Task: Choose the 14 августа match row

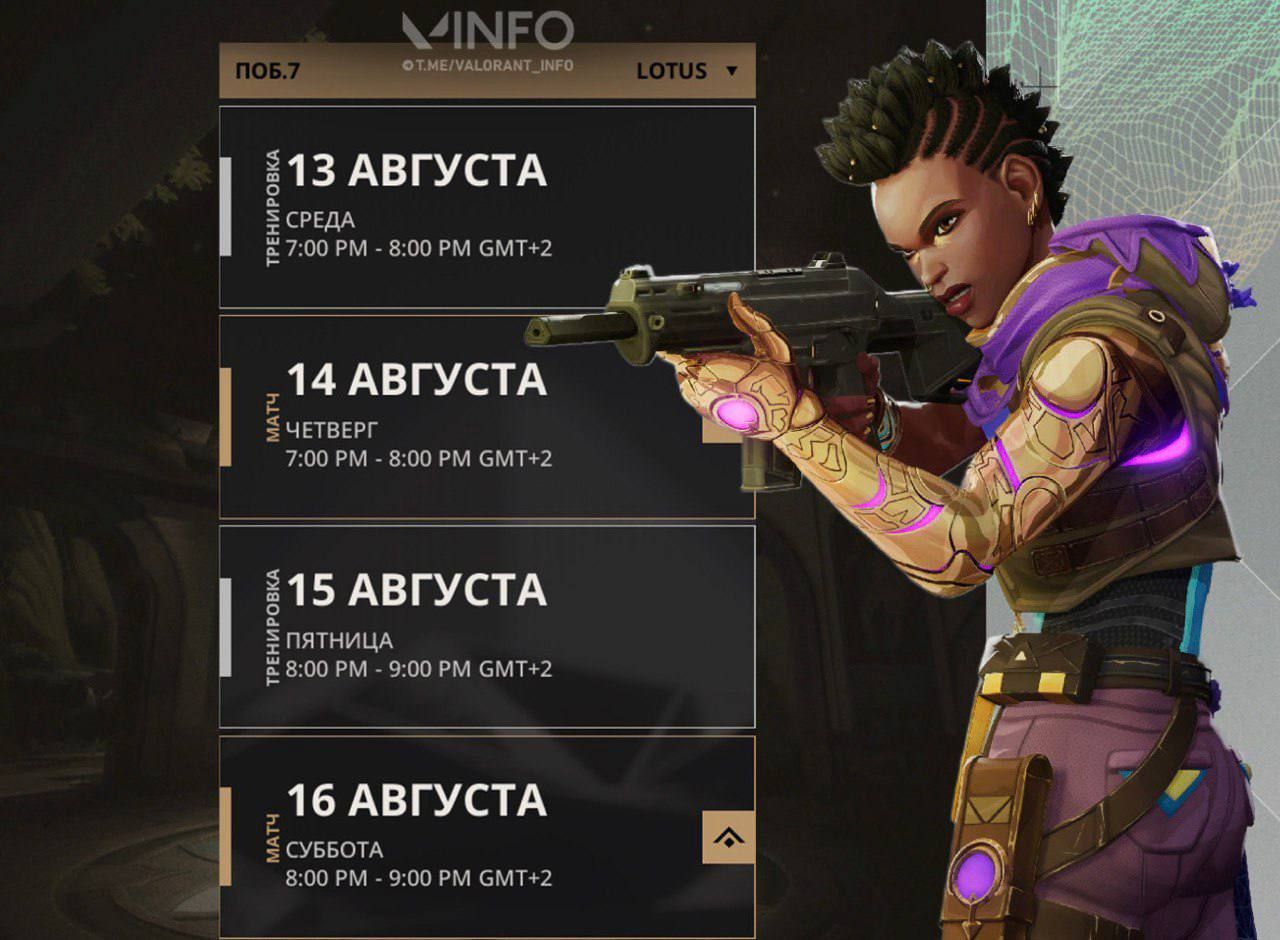Action: 450,417
